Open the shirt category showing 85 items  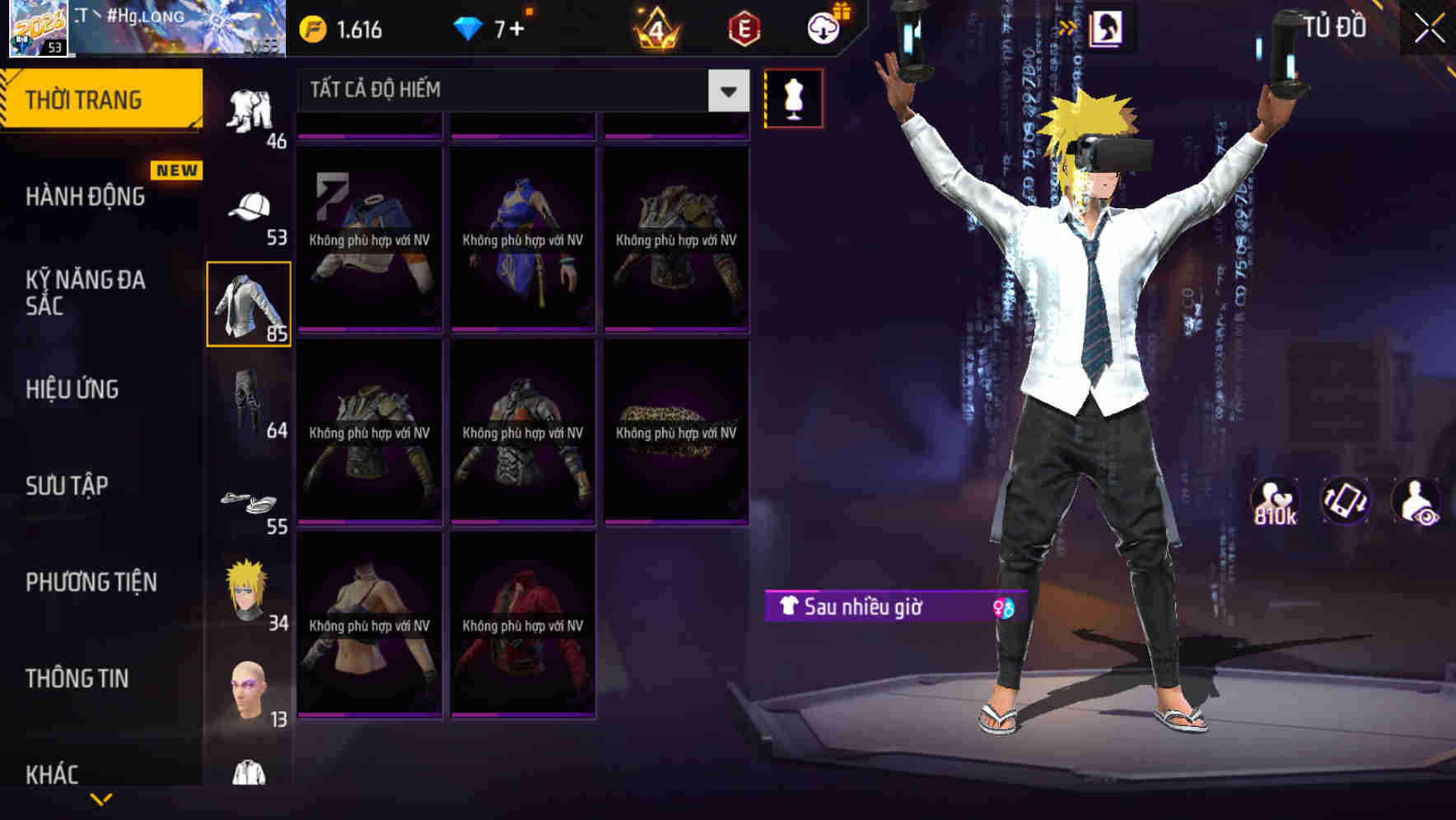pyautogui.click(x=249, y=305)
